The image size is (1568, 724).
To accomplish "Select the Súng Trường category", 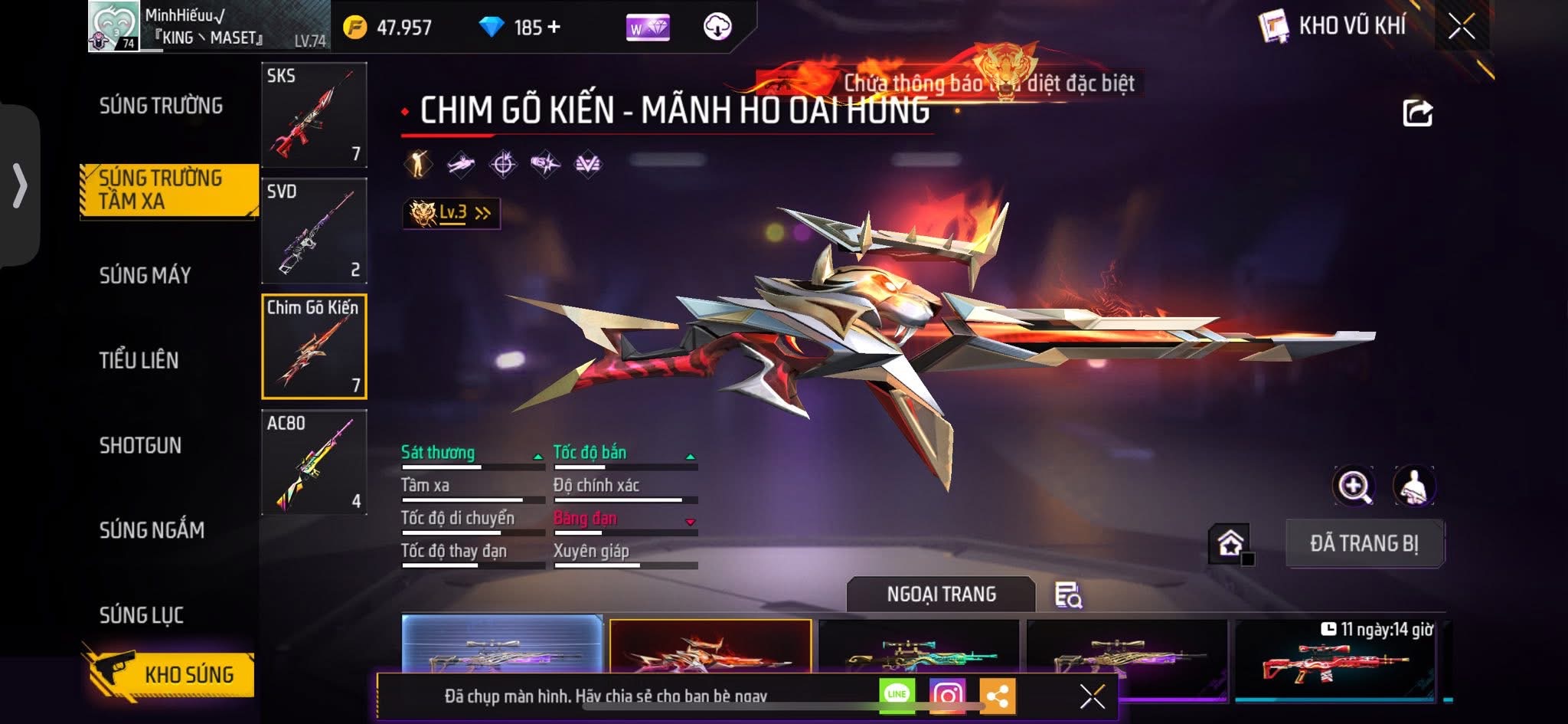I will [161, 106].
